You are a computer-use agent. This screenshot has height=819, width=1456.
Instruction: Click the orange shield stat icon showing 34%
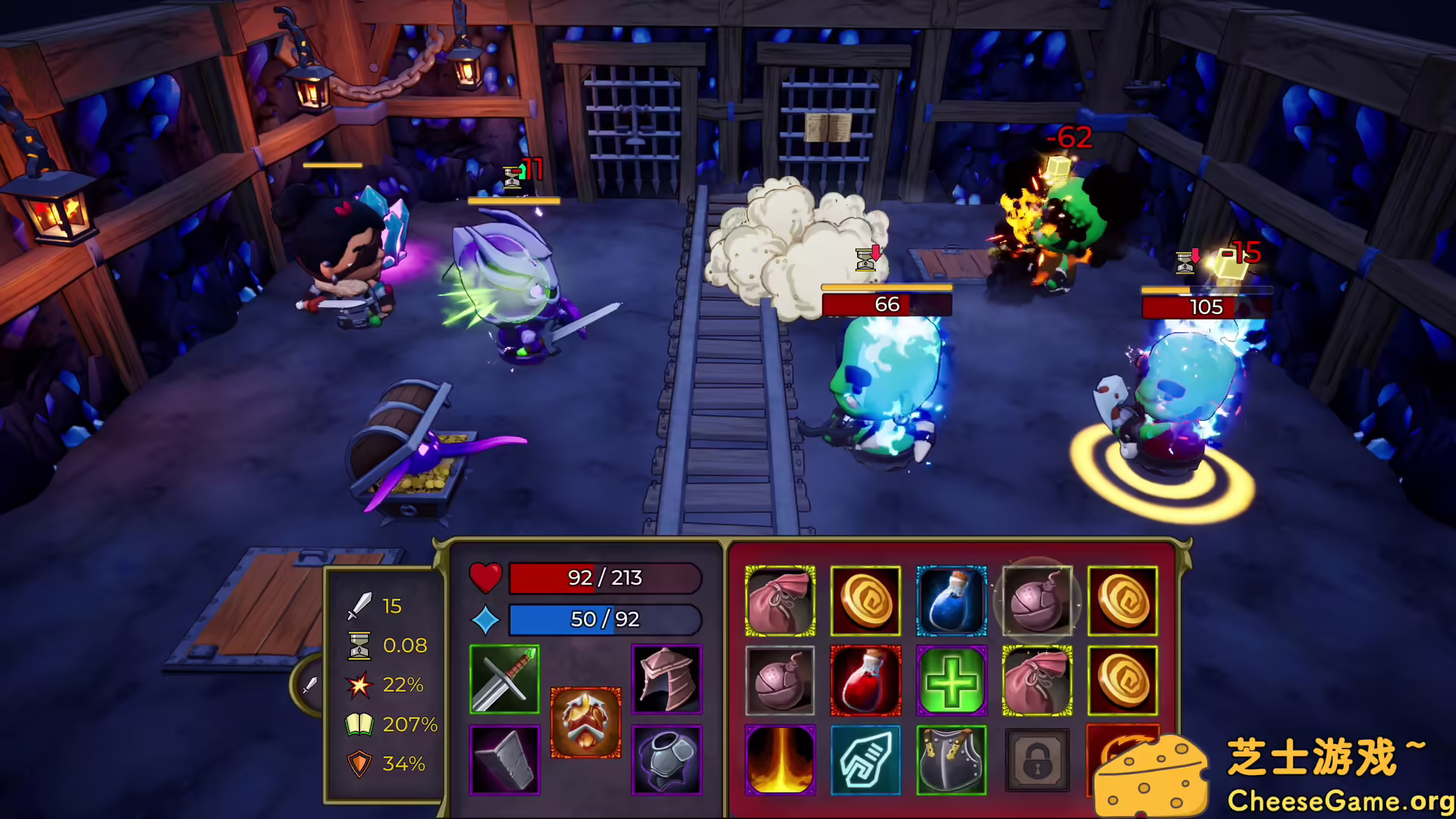pos(359,763)
